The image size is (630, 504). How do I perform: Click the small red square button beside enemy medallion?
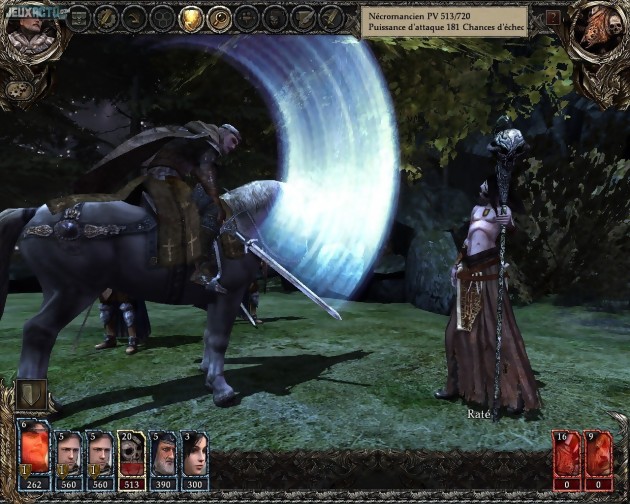(x=553, y=18)
